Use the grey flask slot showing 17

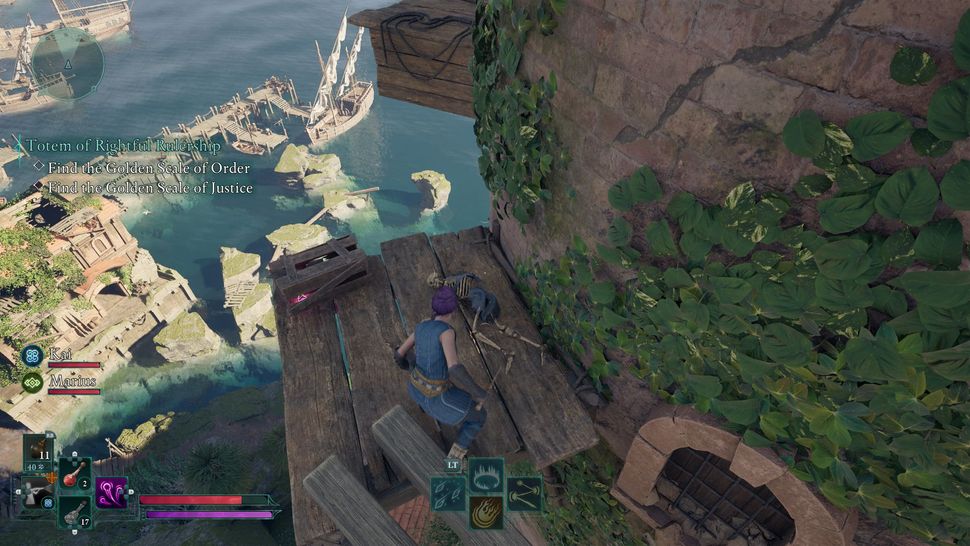[75, 512]
